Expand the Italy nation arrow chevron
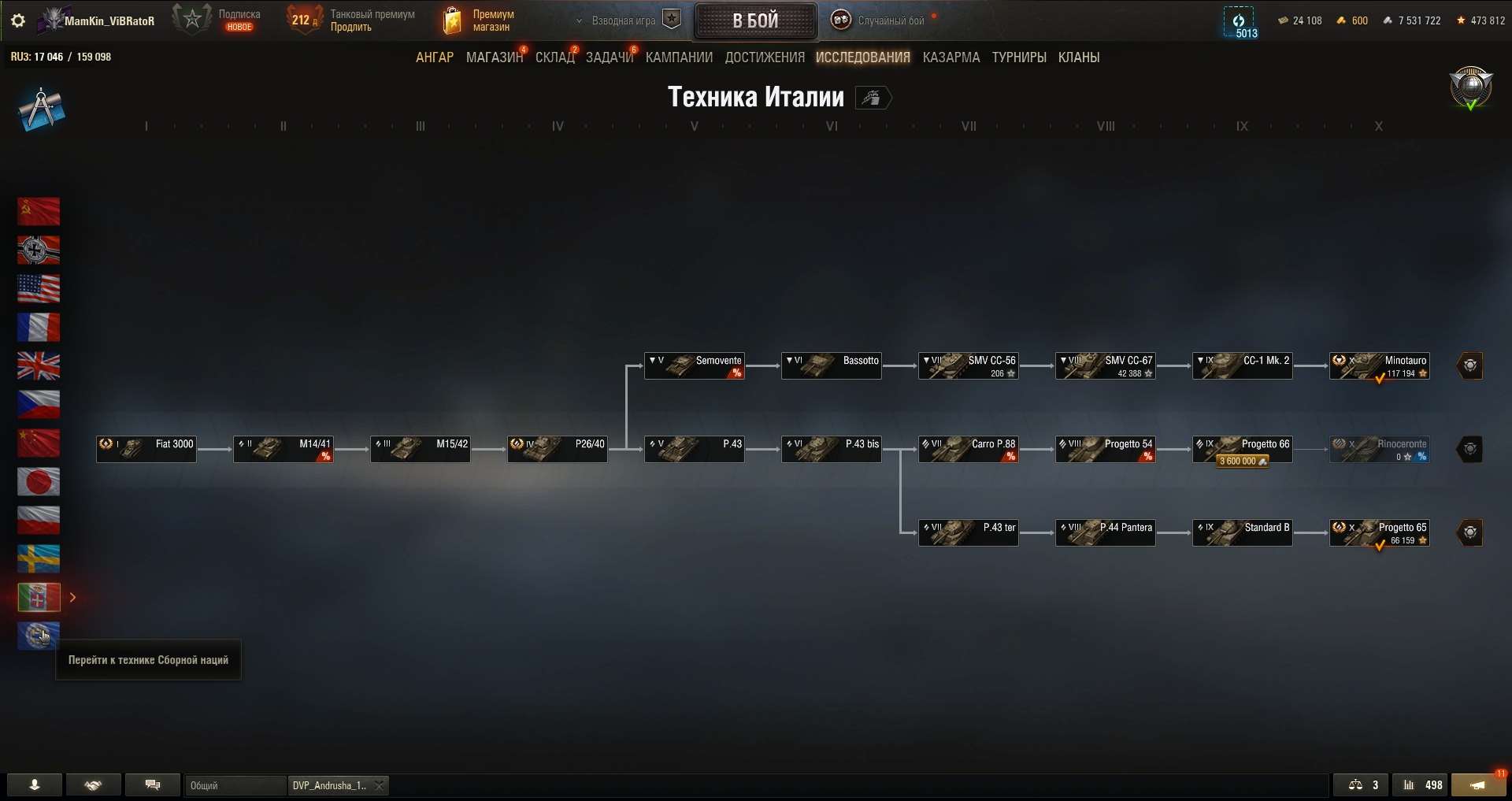The height and width of the screenshot is (801, 1512). coord(73,598)
